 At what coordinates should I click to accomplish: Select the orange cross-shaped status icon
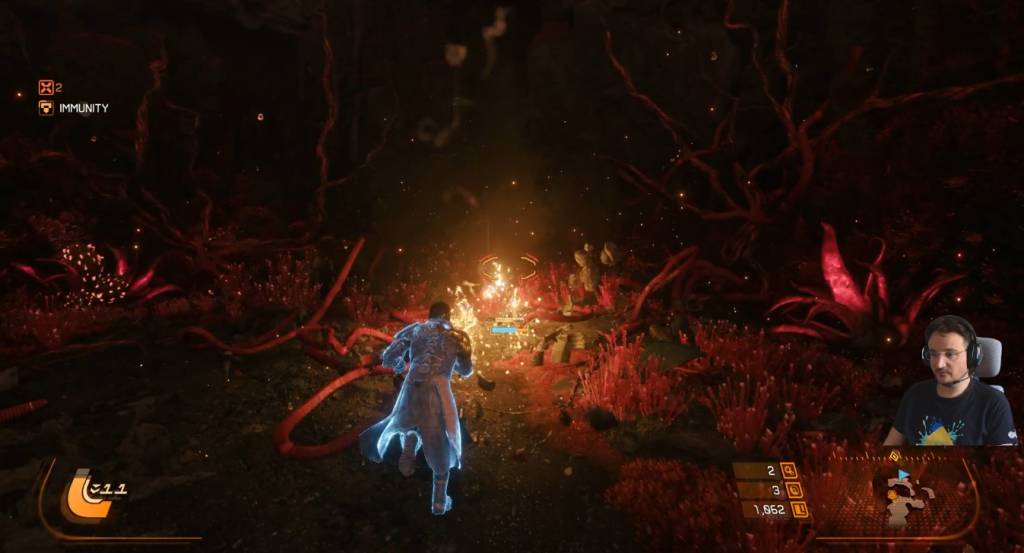tap(46, 88)
